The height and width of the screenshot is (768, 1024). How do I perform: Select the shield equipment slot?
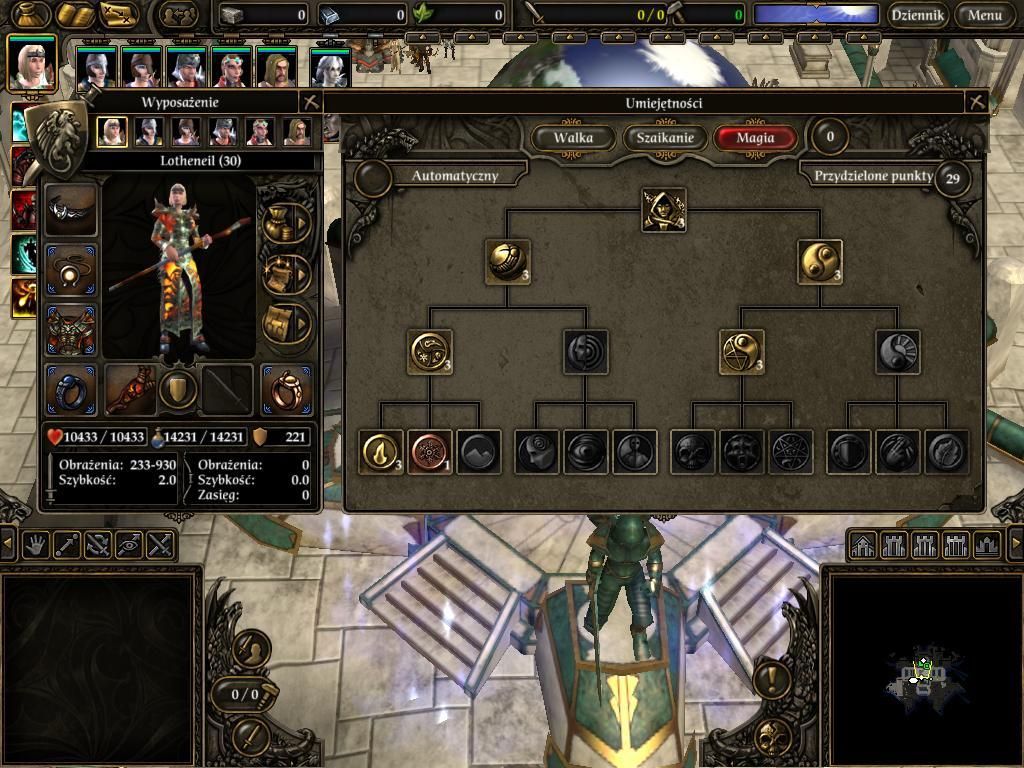tap(179, 389)
